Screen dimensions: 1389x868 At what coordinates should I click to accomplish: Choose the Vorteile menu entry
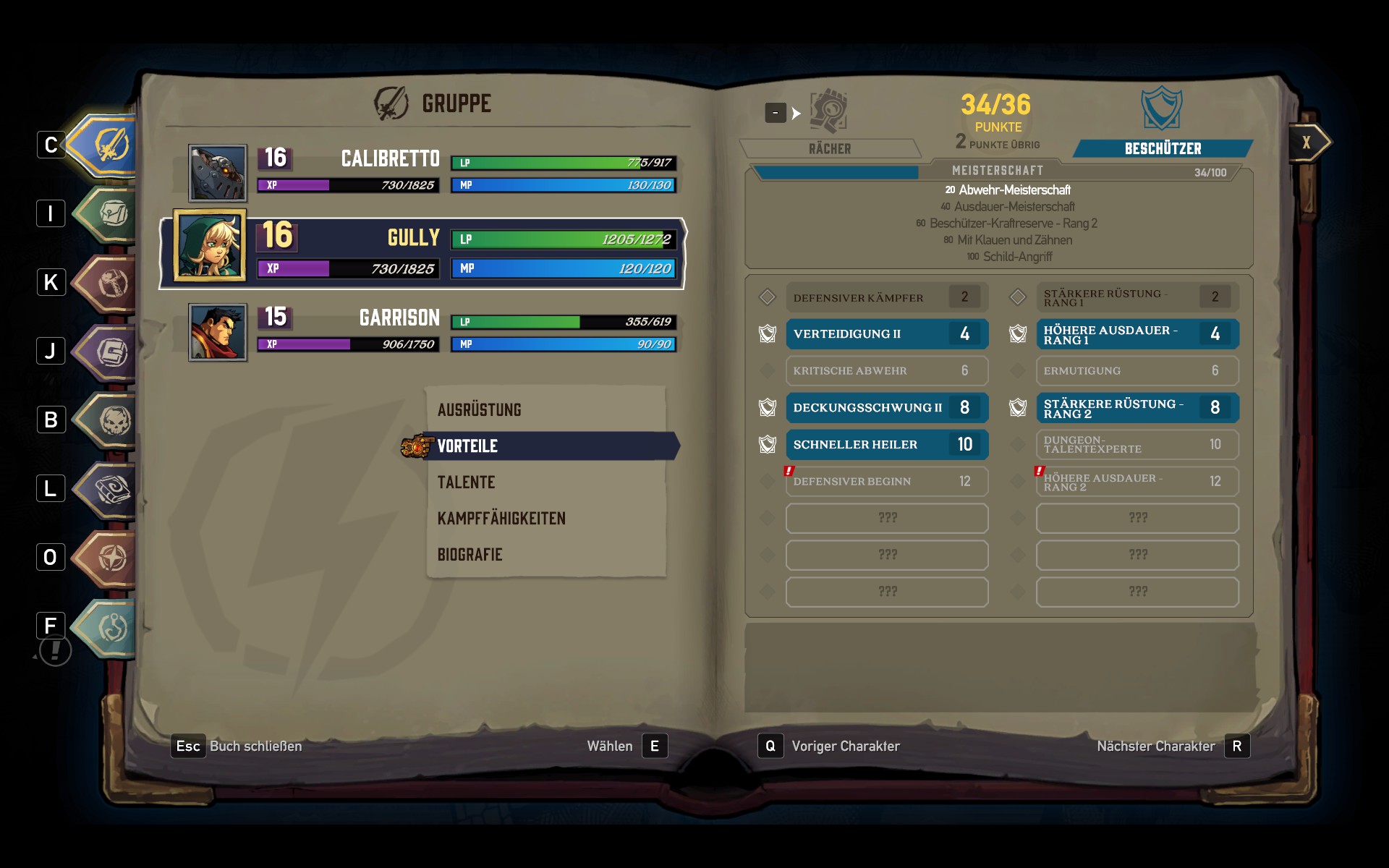[x=467, y=446]
